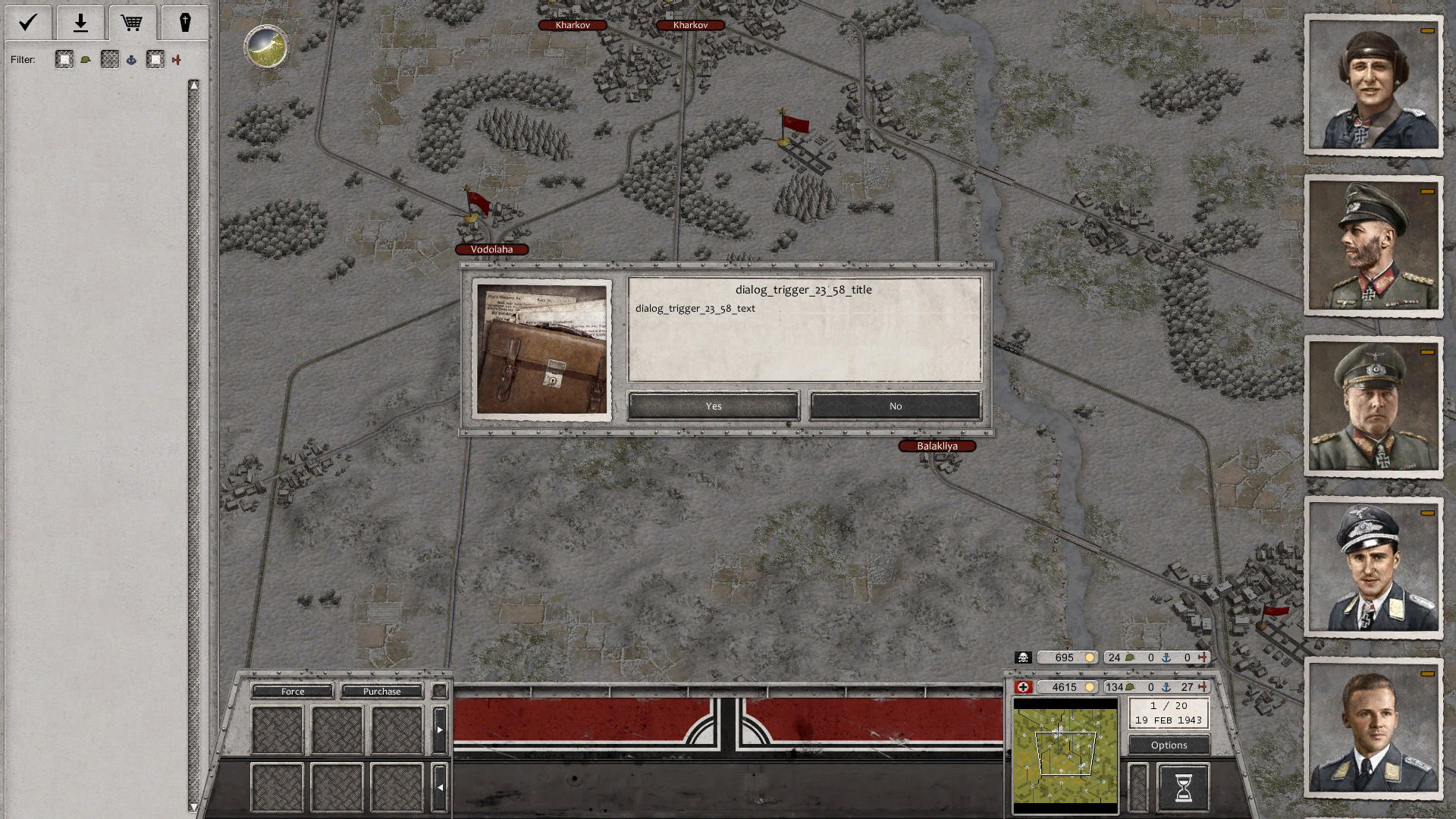Open the shopping cart purchase tab

pyautogui.click(x=132, y=23)
